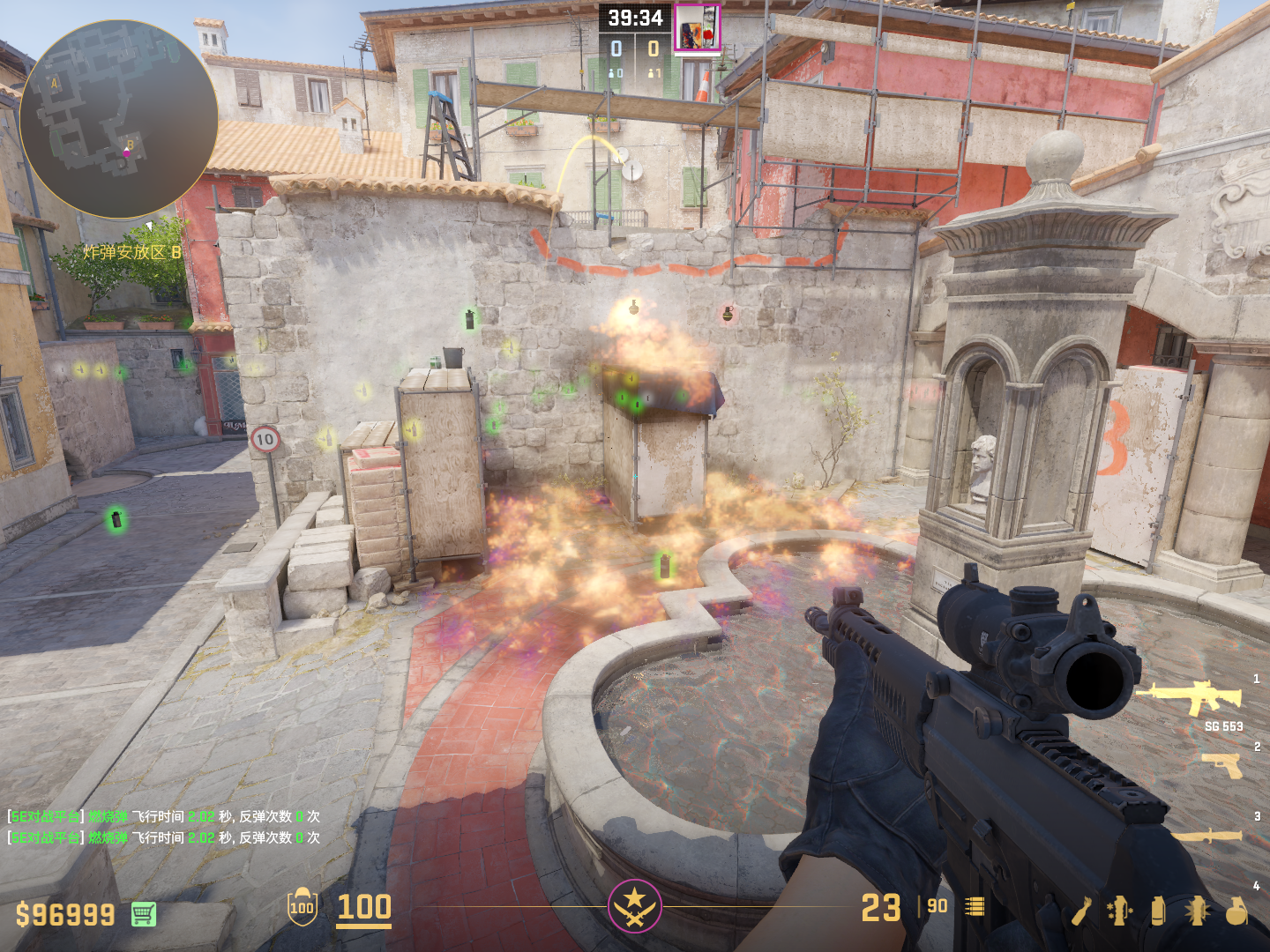Open the buy menu cart icon
The image size is (1270, 952).
pos(144,914)
